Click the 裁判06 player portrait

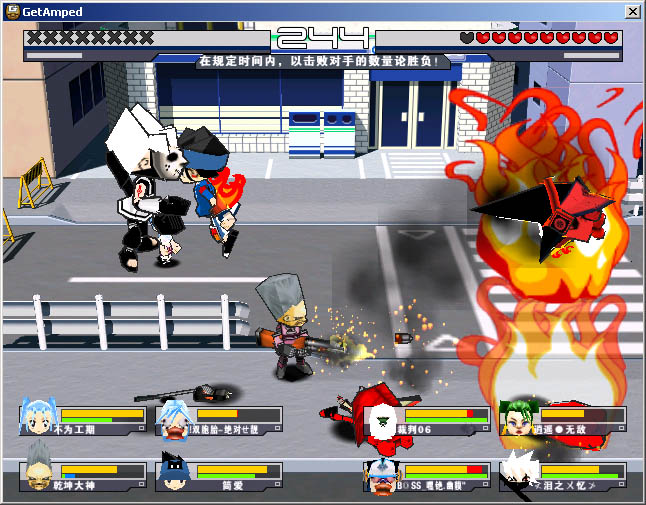pyautogui.click(x=382, y=419)
